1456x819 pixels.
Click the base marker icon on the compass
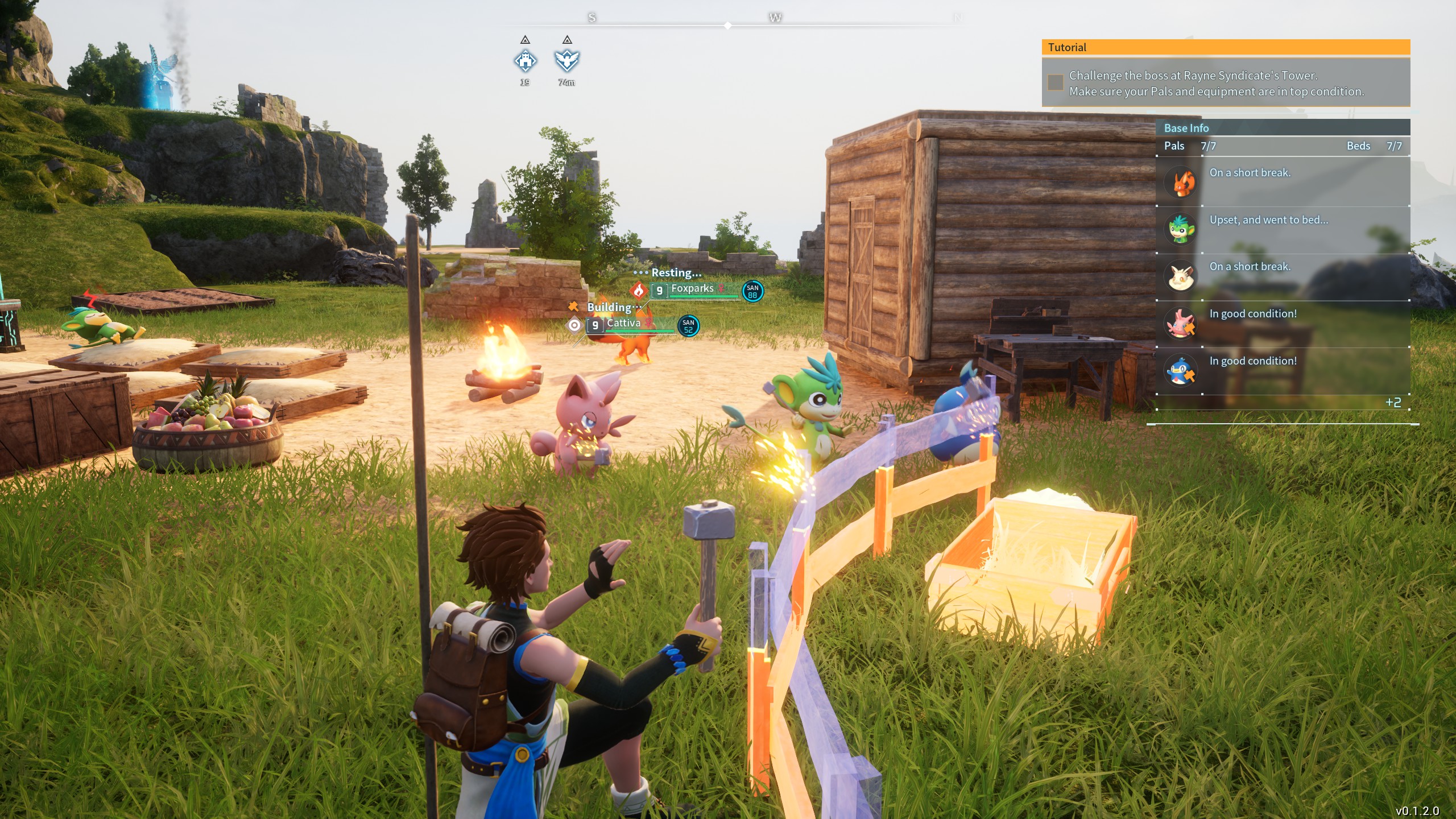pos(525,60)
